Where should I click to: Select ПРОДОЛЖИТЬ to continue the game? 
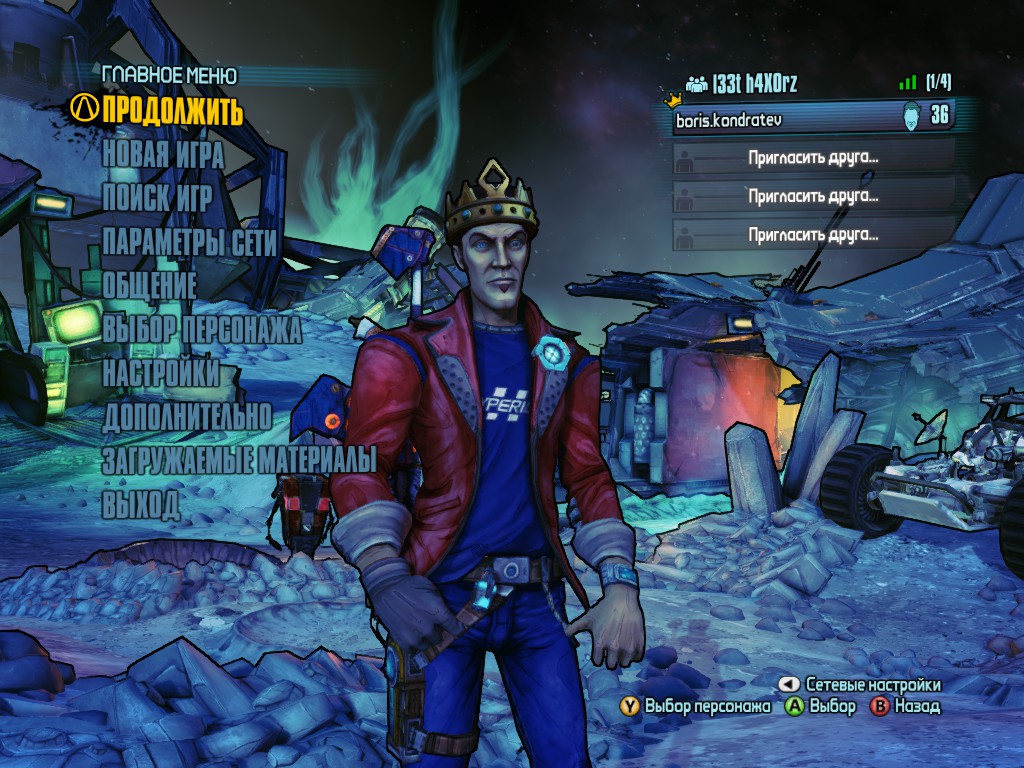[x=172, y=109]
